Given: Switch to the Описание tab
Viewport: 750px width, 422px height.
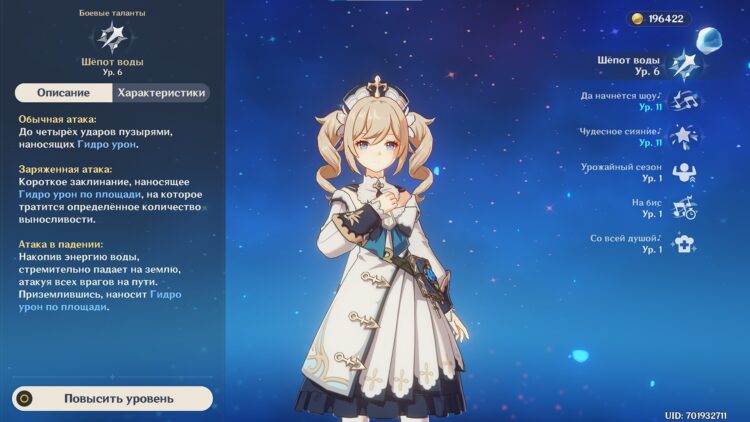Looking at the screenshot, I should 64,93.
